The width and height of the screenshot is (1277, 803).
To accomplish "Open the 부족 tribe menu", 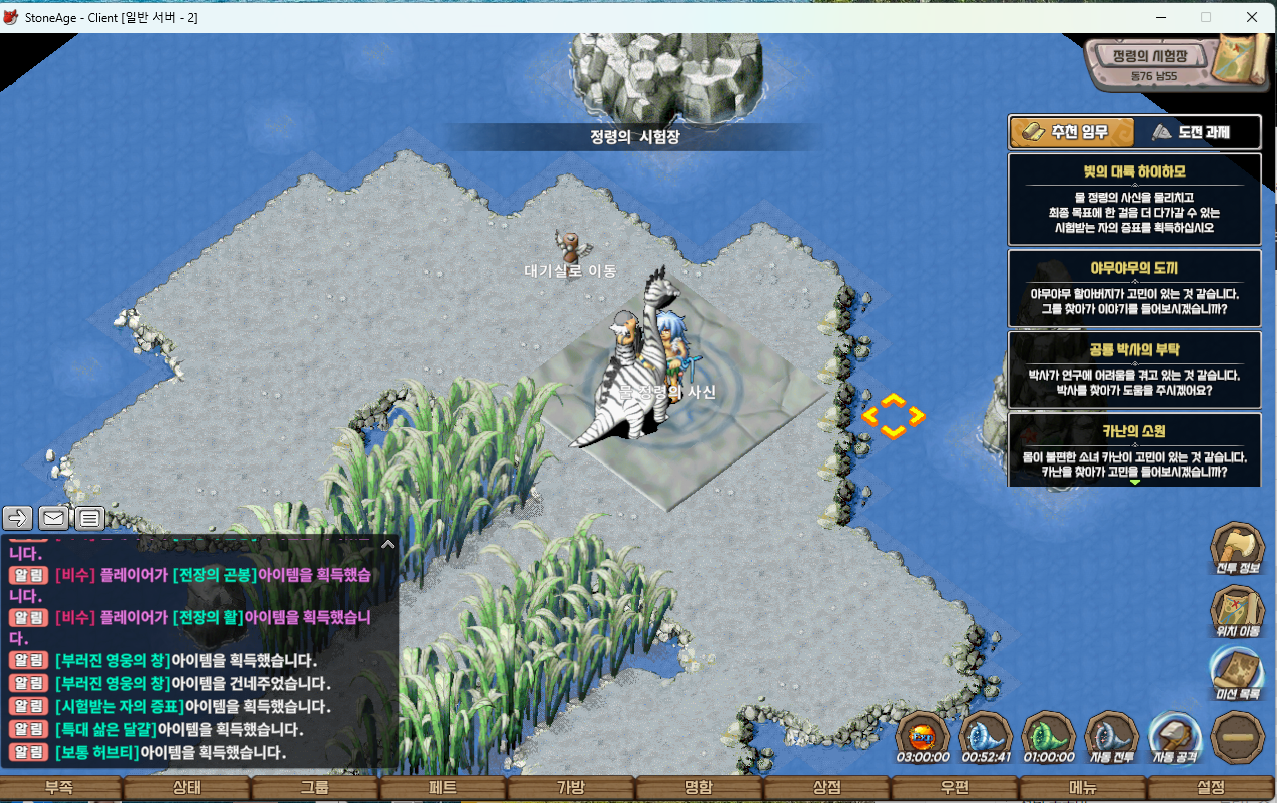I will pyautogui.click(x=58, y=788).
